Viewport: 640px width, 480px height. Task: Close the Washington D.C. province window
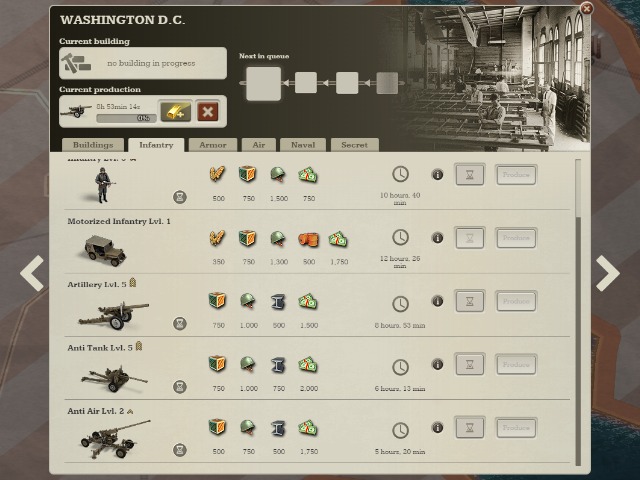point(586,8)
